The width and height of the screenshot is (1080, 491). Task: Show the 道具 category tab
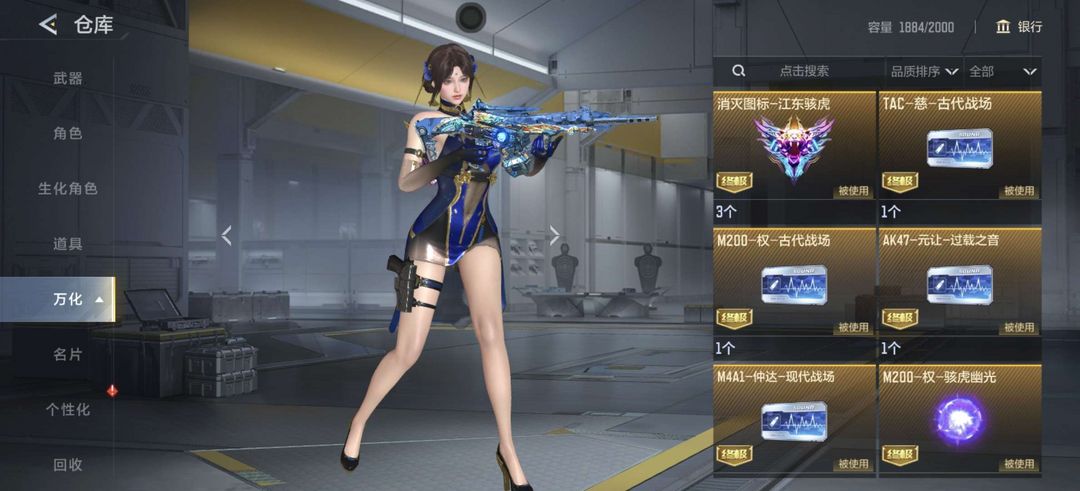click(x=68, y=243)
